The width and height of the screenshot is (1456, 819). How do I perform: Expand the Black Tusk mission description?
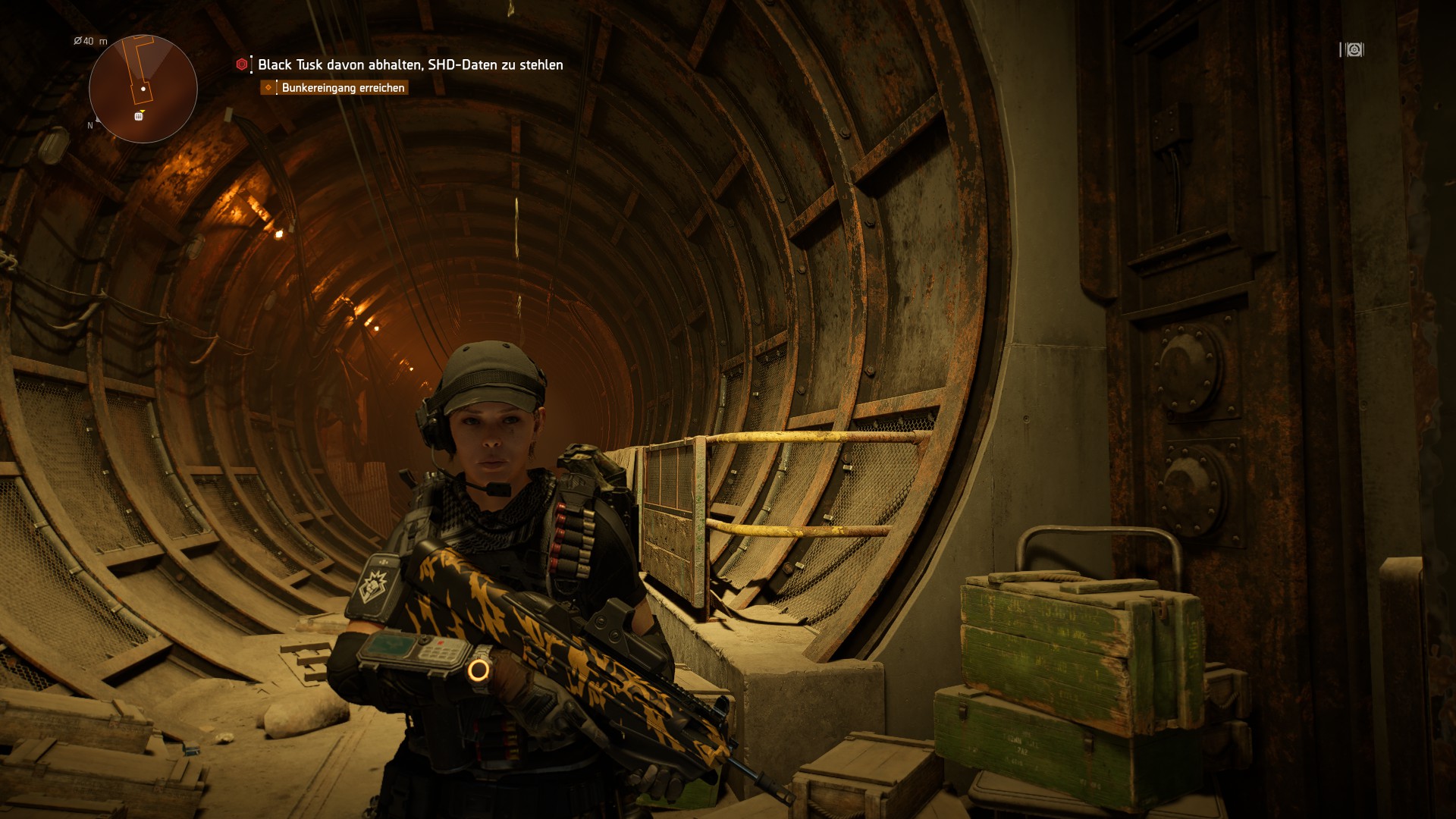[409, 65]
